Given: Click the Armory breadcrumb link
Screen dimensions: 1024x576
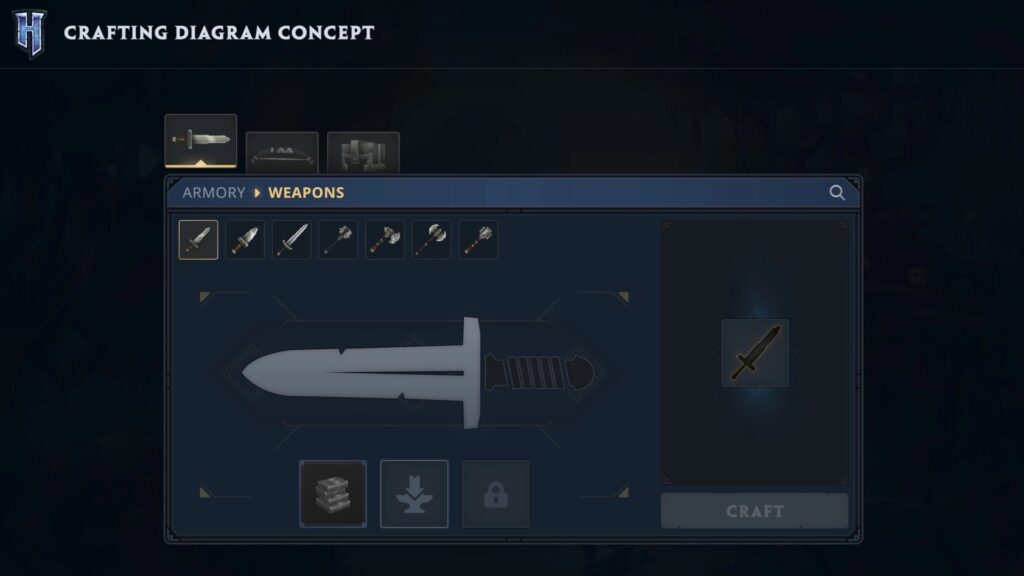Looking at the screenshot, I should point(213,193).
